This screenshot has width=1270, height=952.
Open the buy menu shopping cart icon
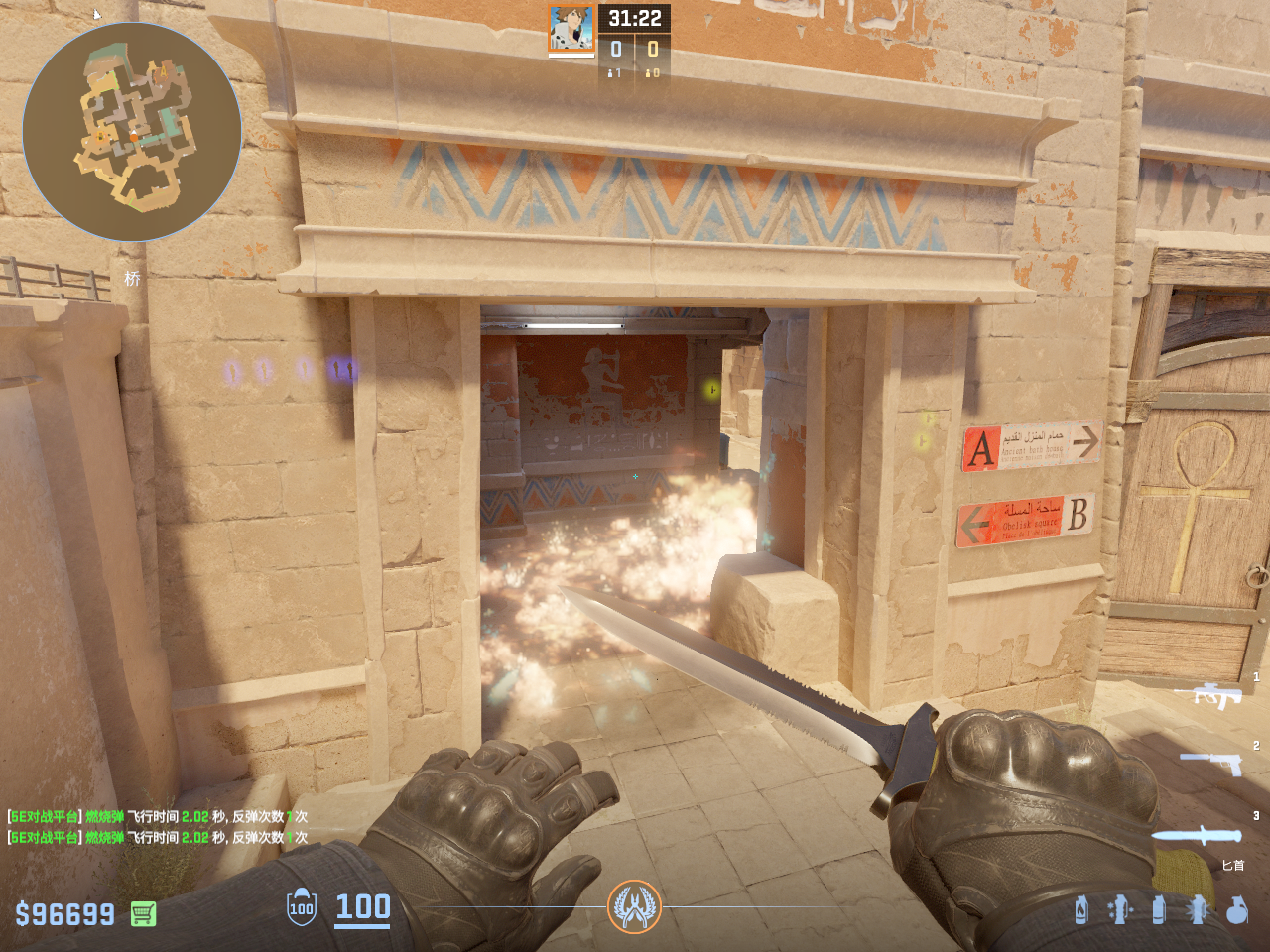143,913
